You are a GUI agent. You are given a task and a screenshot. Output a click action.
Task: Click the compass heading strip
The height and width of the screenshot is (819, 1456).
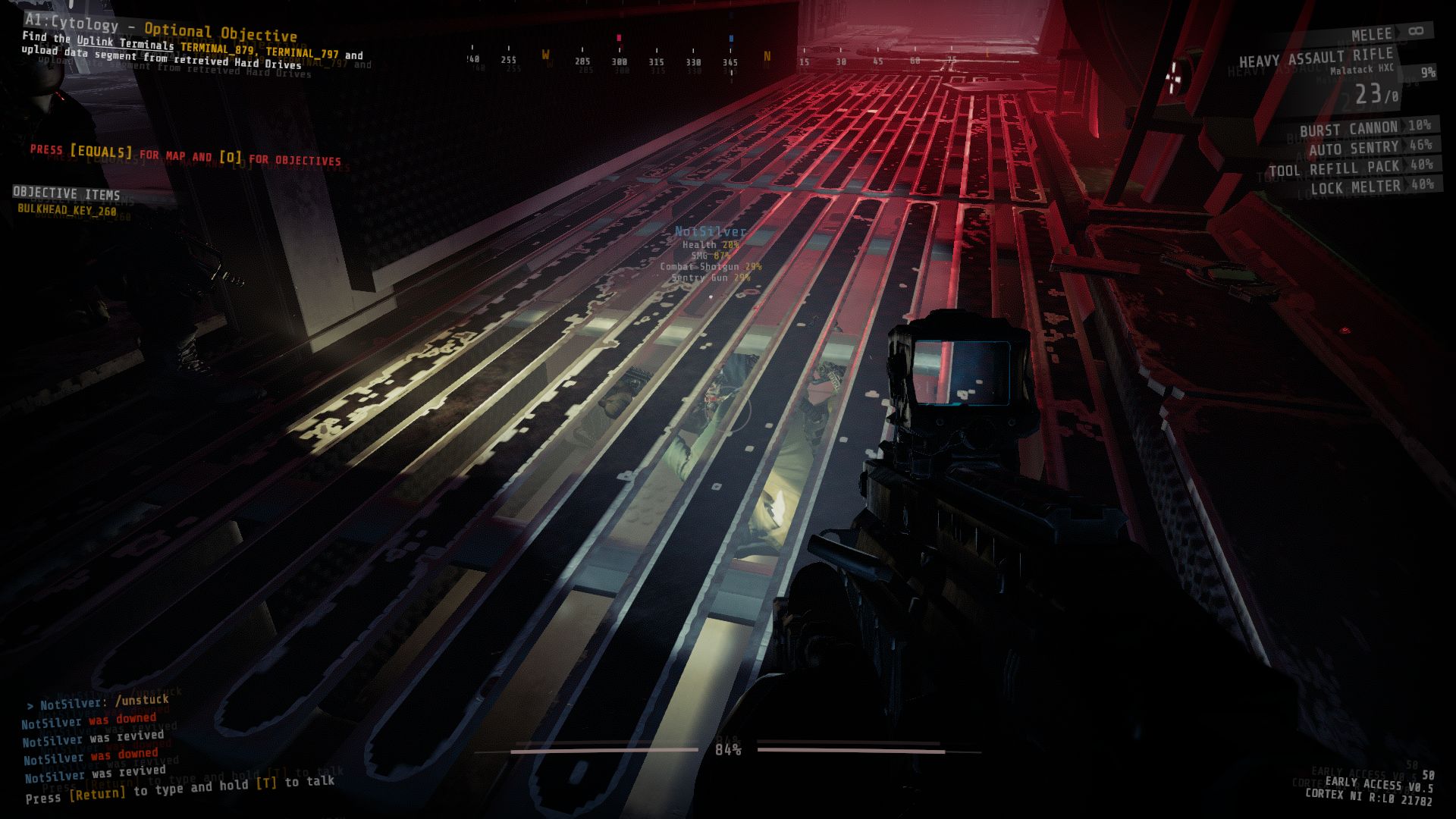(728, 60)
